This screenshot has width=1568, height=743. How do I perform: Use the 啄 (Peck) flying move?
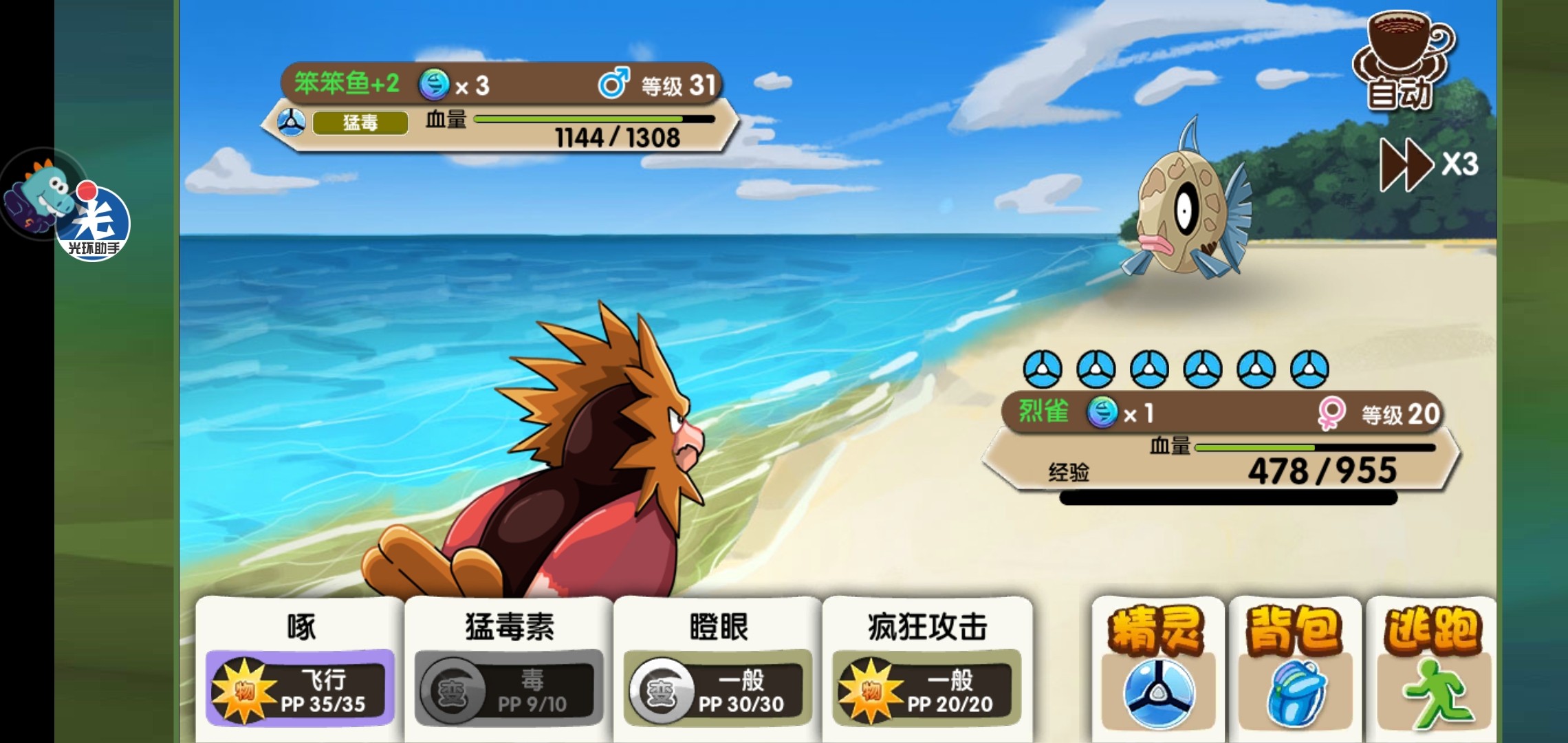click(301, 665)
